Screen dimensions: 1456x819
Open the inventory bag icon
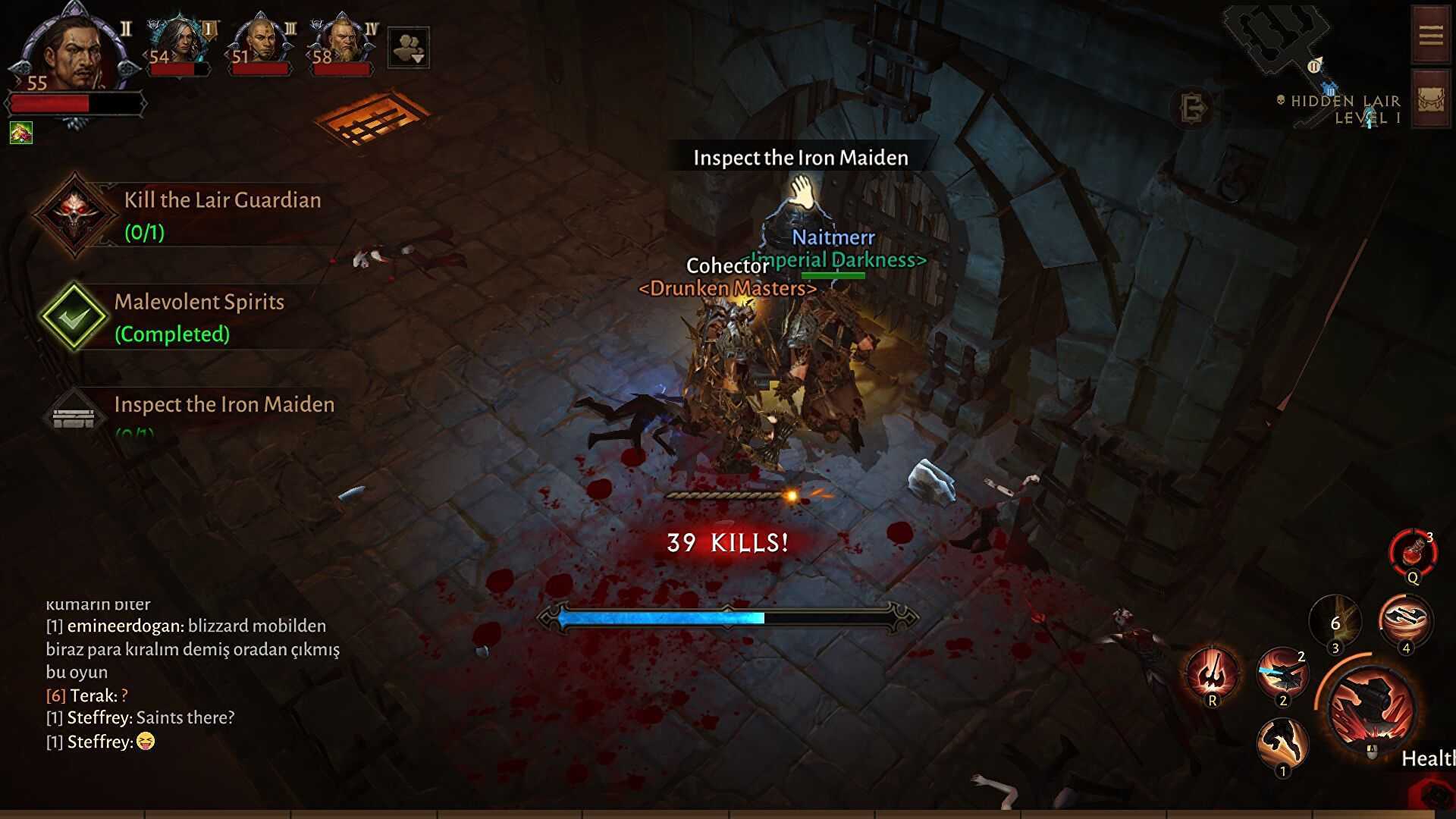click(x=1430, y=99)
